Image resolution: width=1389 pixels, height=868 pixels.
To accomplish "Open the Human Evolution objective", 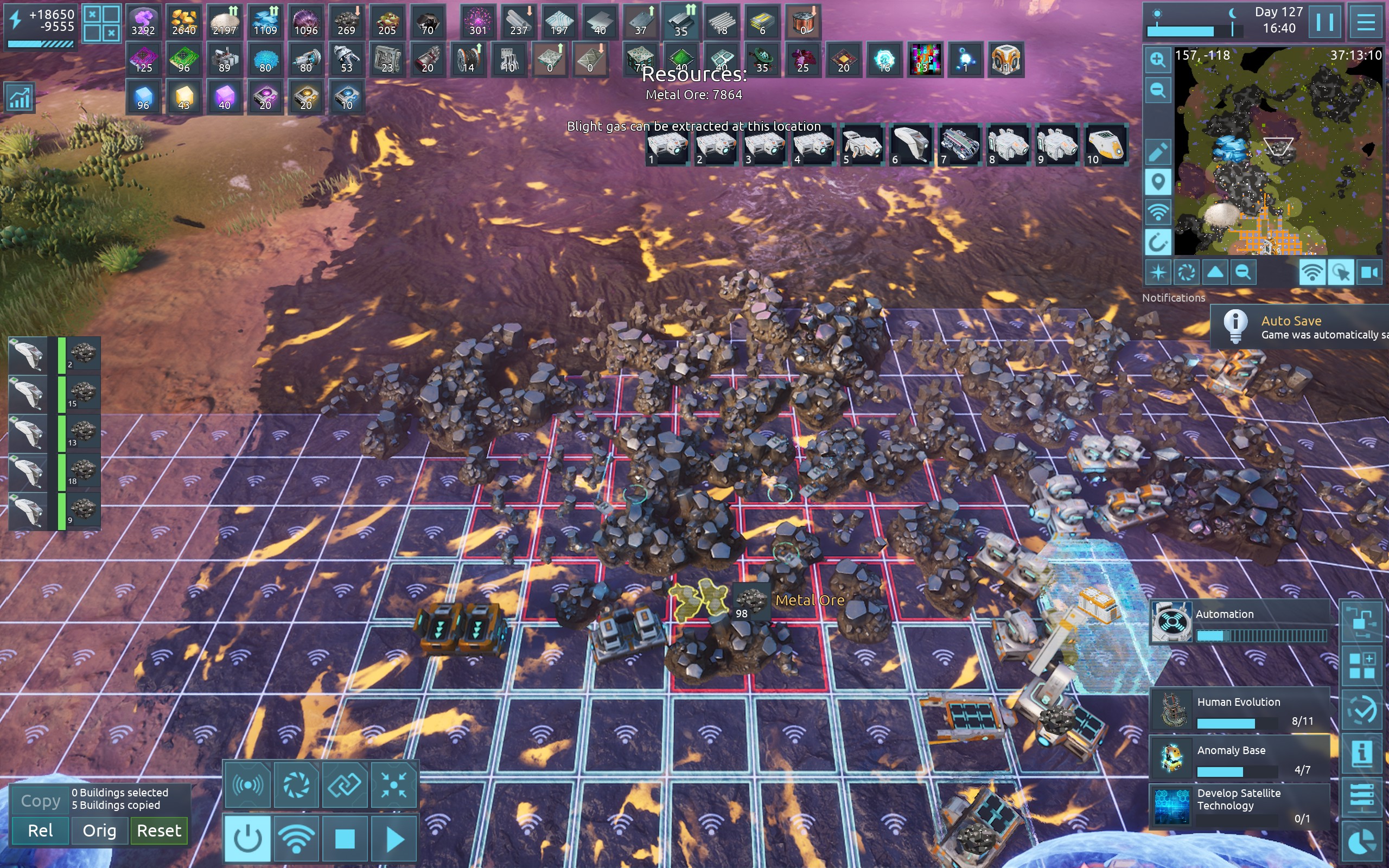I will (x=1240, y=710).
